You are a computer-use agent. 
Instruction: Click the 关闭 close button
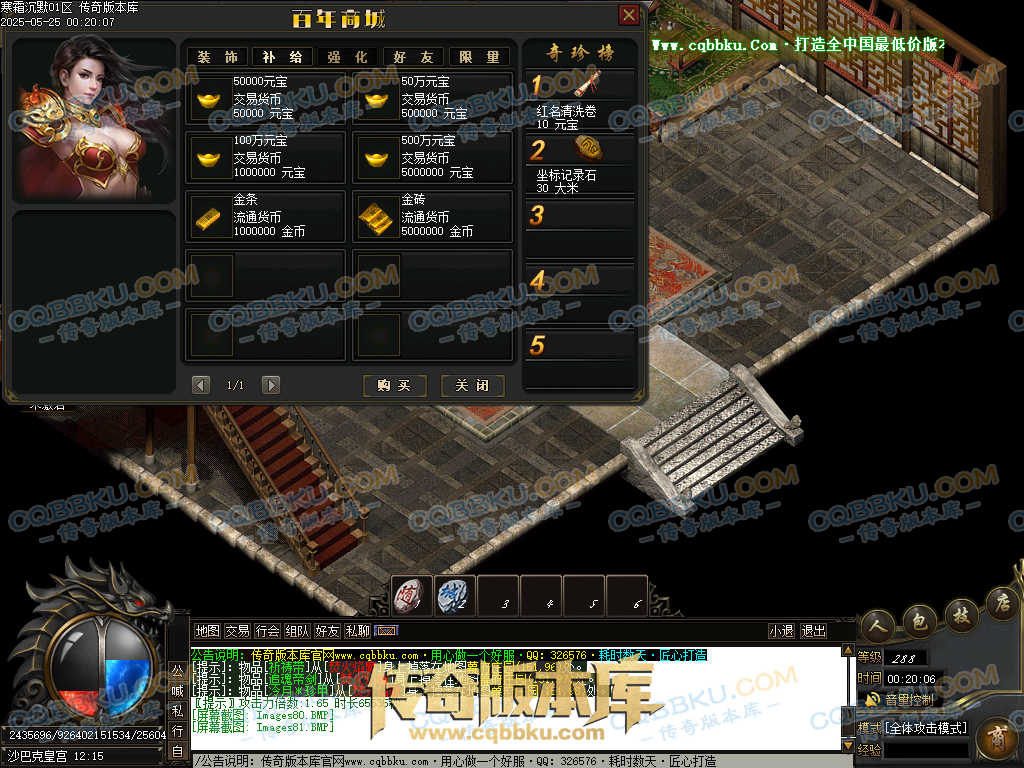(472, 386)
